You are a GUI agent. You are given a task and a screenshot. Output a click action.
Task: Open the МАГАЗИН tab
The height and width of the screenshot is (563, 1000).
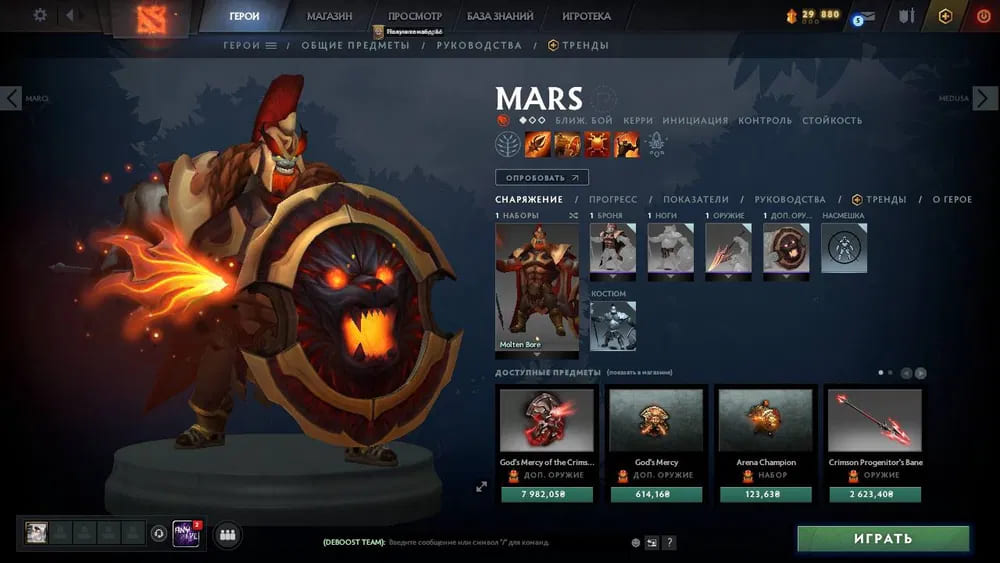point(329,16)
